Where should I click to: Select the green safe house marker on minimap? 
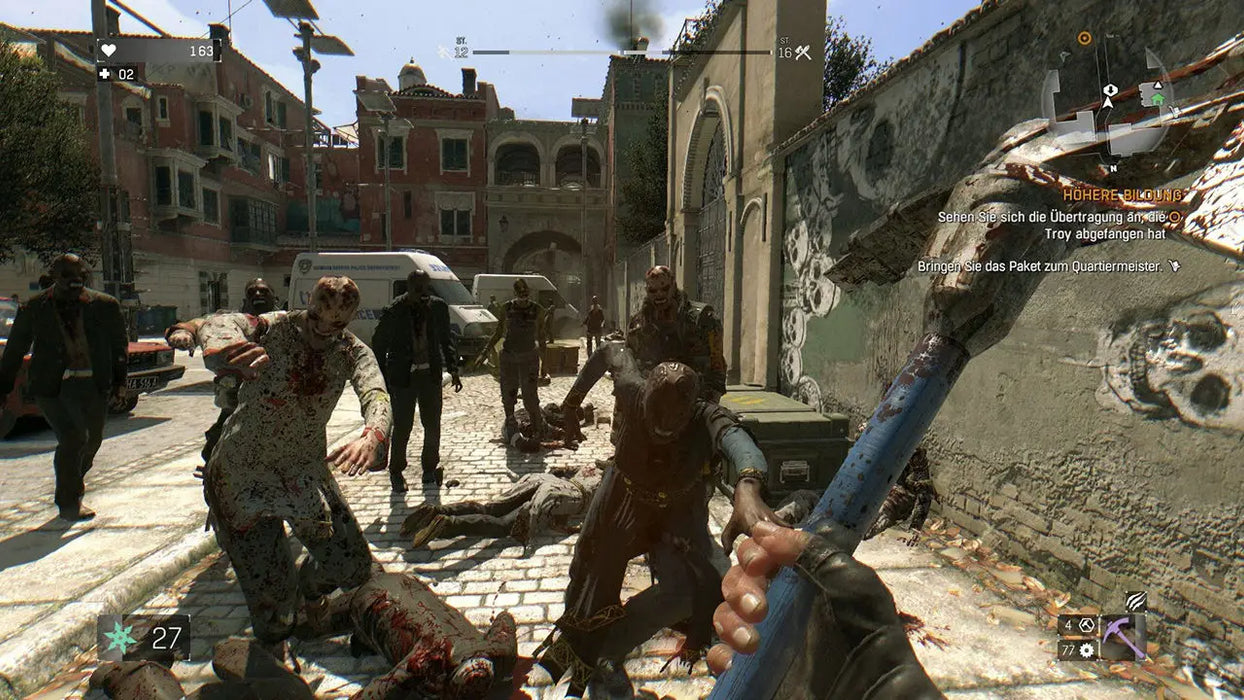coord(1157,98)
